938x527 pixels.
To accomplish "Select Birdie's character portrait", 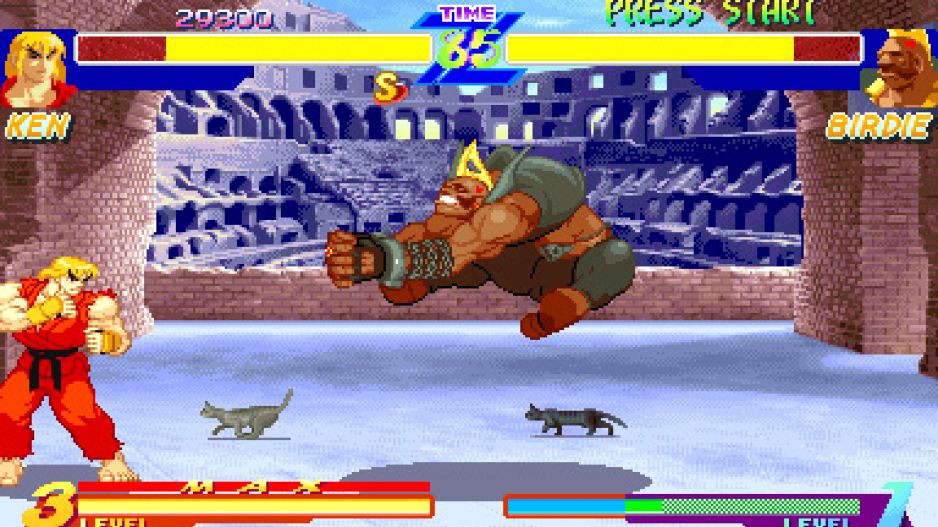I will tap(902, 68).
